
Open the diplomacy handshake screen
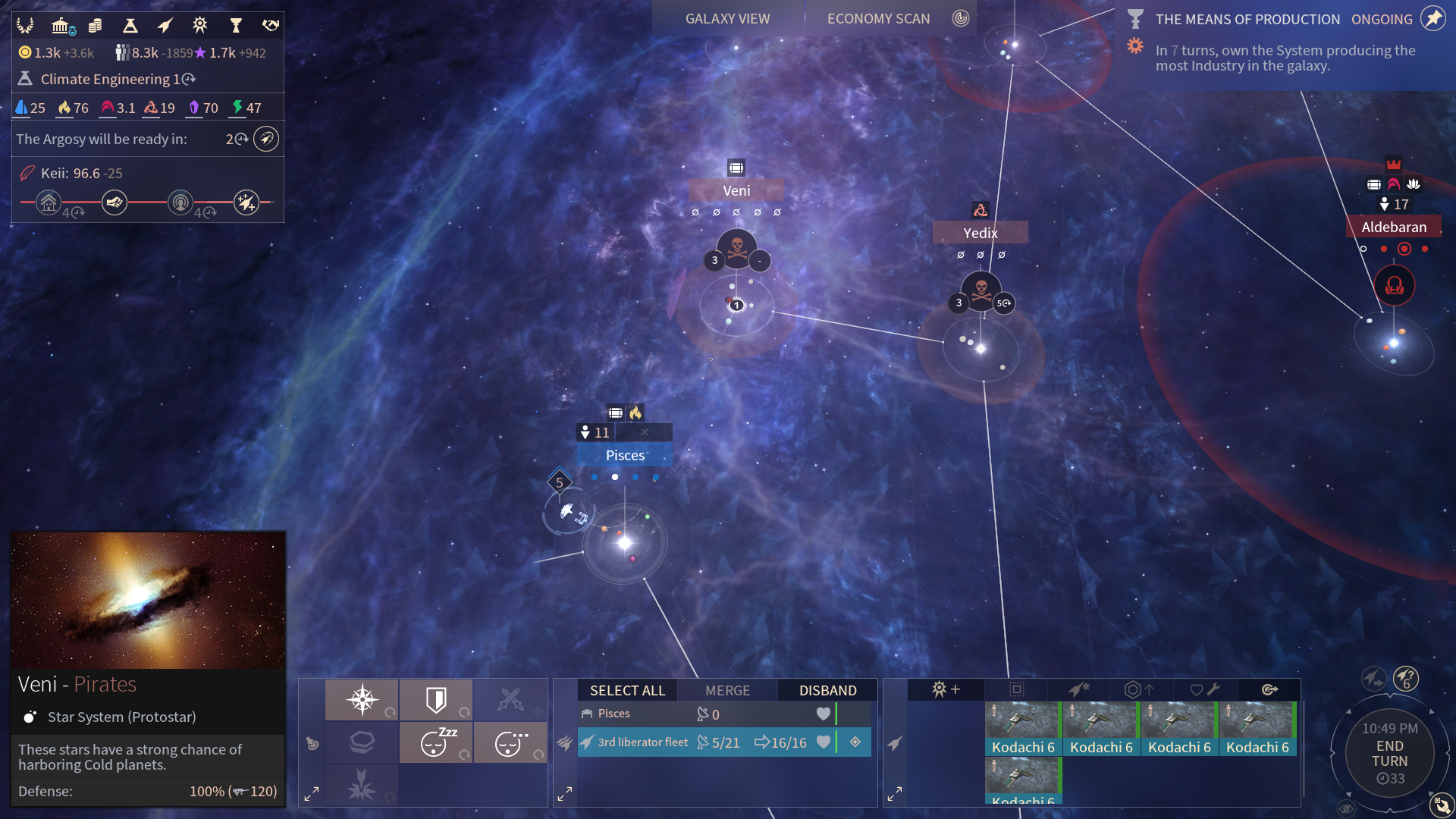pos(271,27)
